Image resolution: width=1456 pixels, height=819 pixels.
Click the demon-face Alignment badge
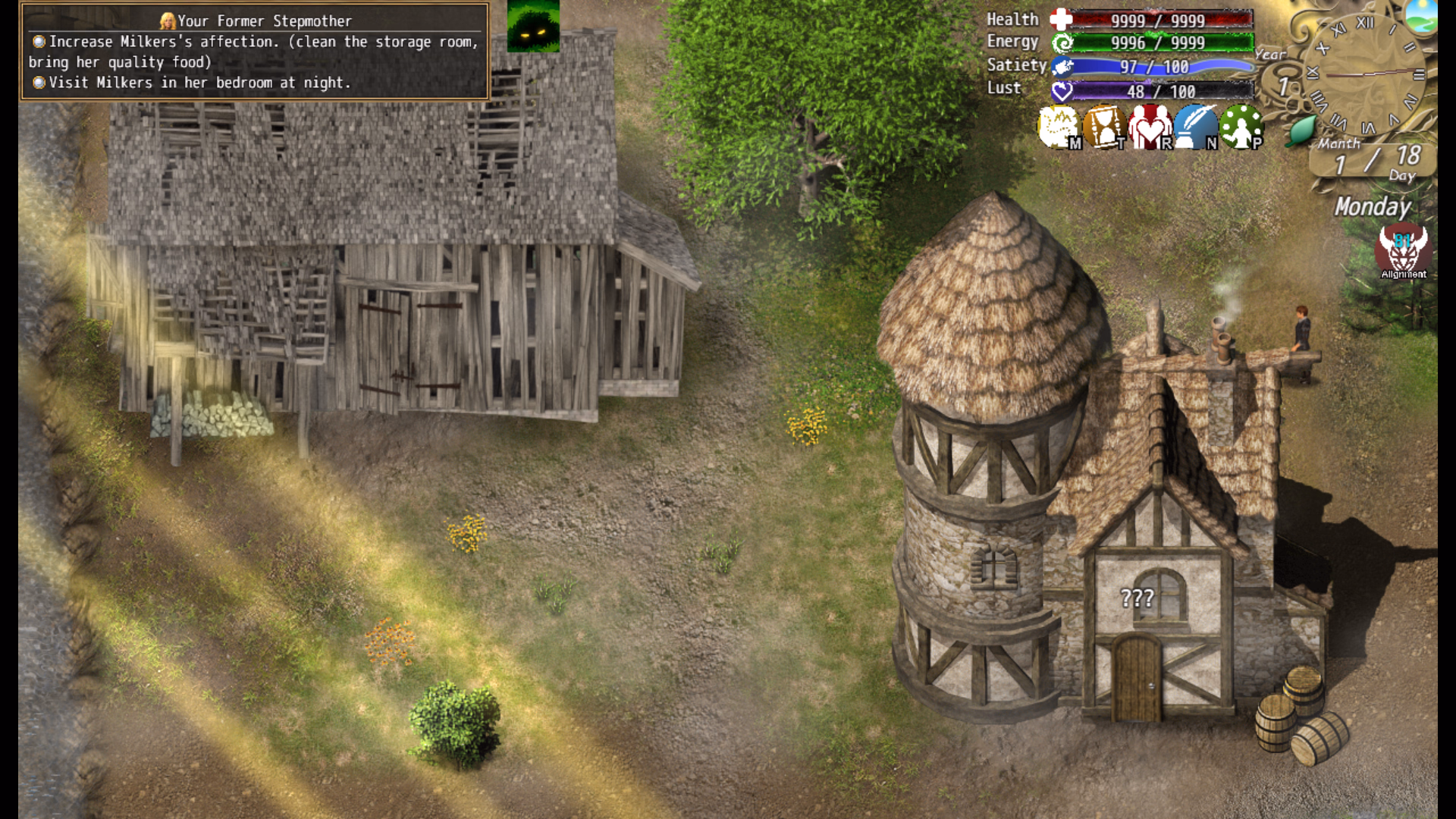1403,252
